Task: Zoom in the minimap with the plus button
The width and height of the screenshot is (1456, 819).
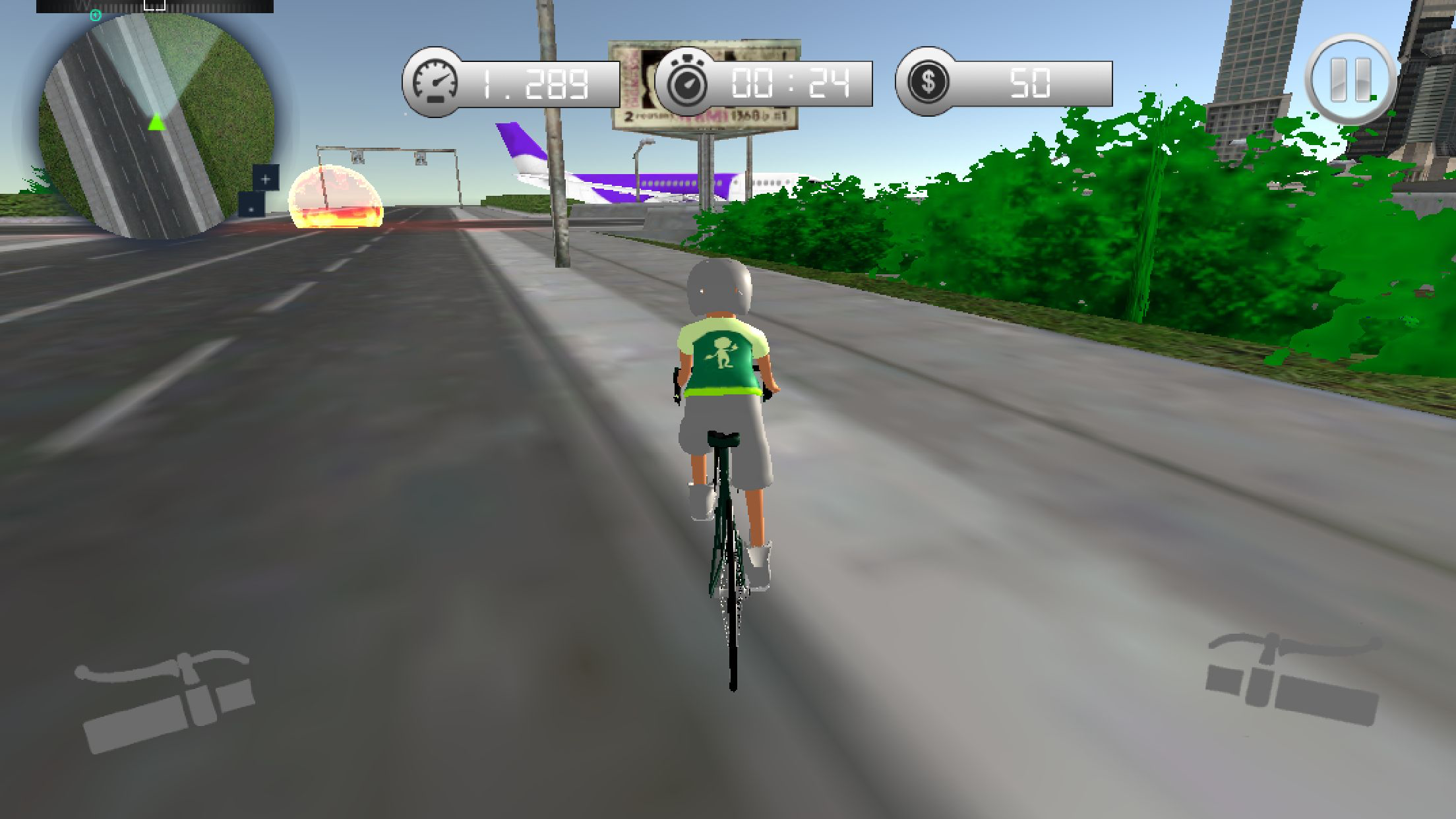Action: tap(266, 179)
